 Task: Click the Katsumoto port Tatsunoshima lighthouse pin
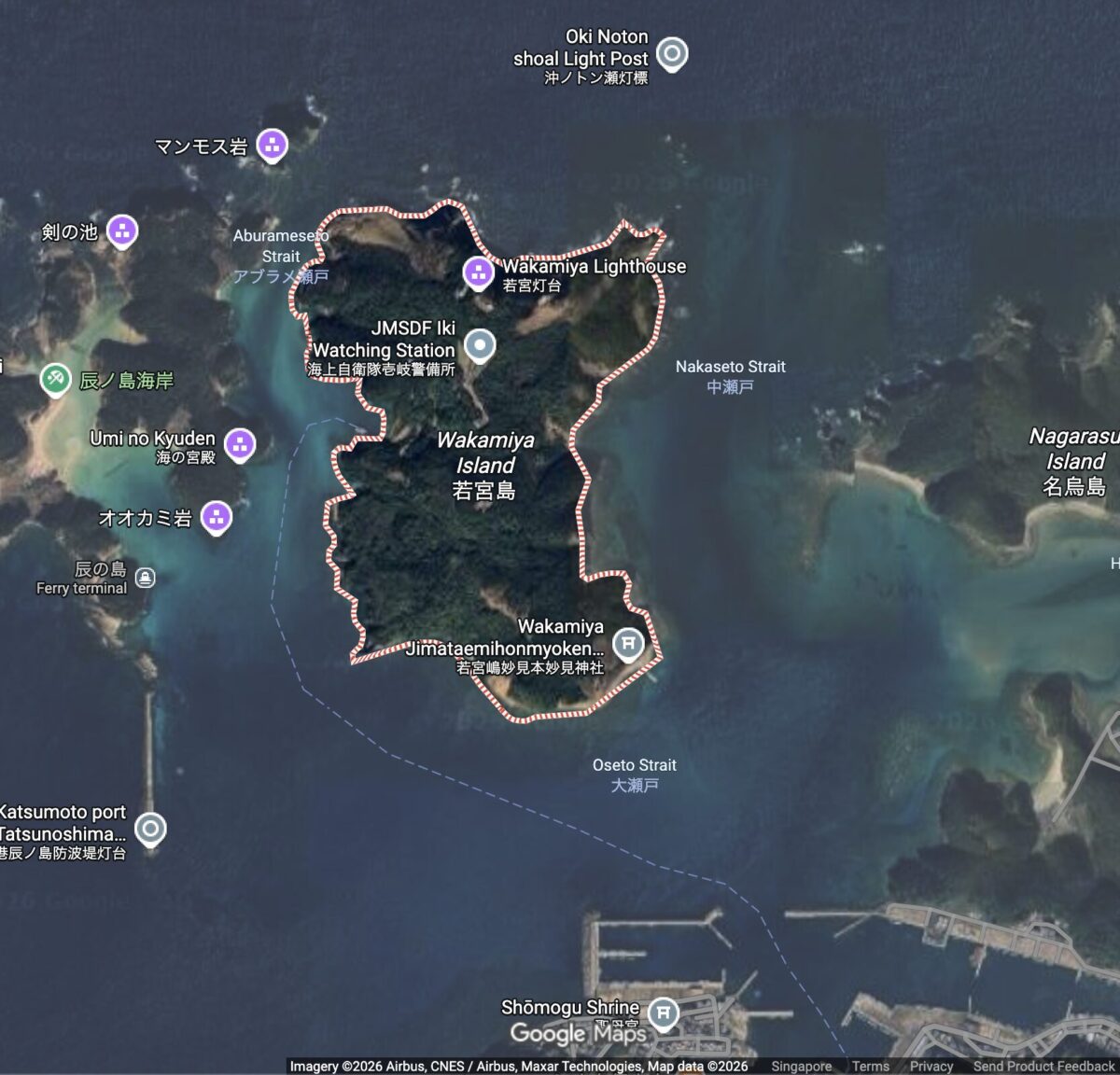(150, 828)
